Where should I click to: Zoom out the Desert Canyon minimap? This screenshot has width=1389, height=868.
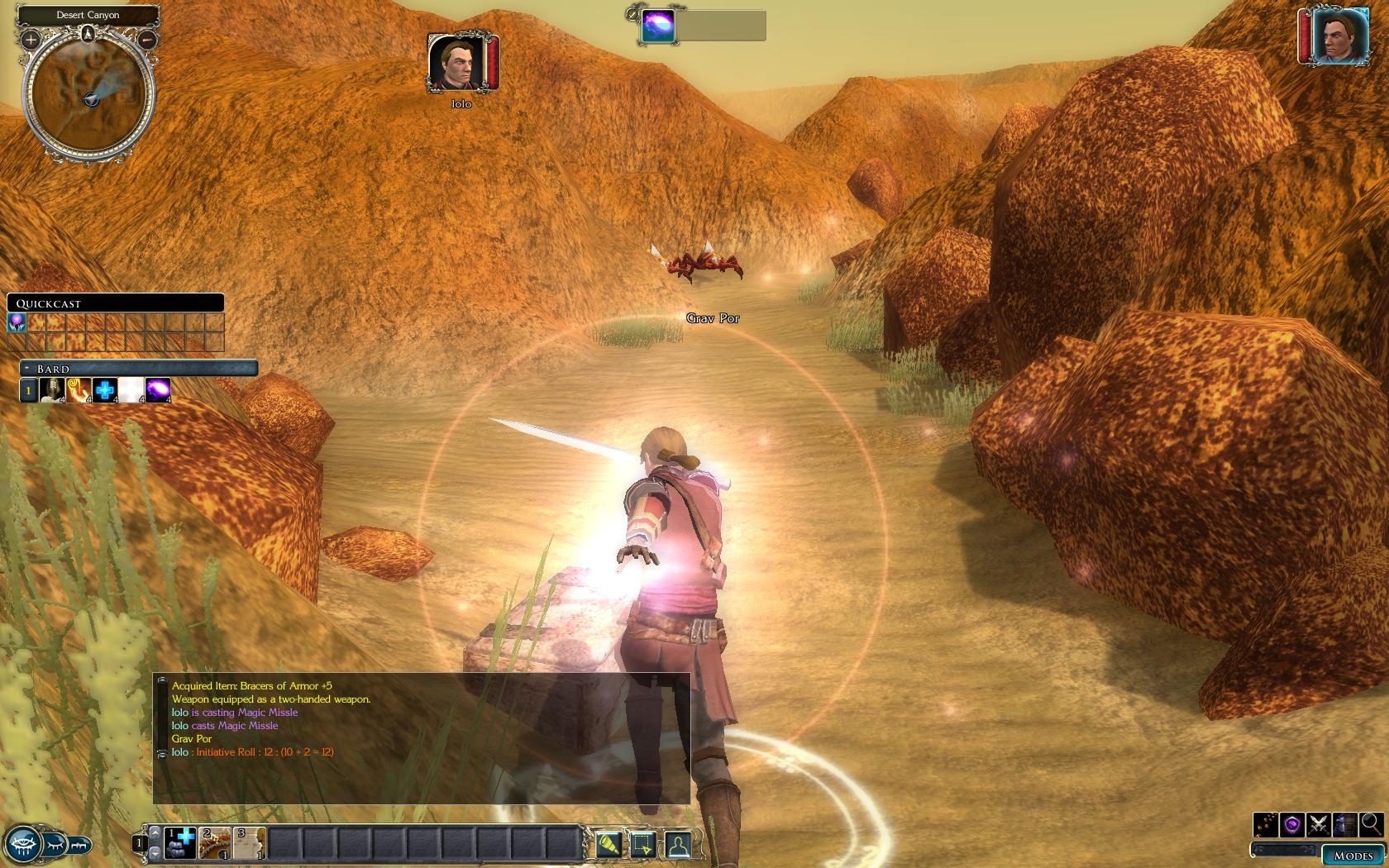point(147,39)
